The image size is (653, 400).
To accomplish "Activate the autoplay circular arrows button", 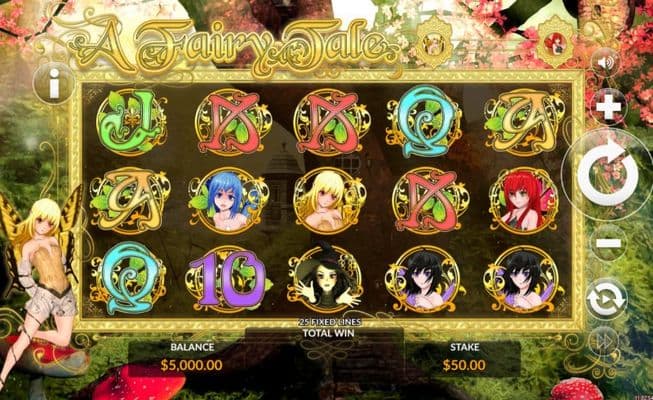I will coord(607,297).
